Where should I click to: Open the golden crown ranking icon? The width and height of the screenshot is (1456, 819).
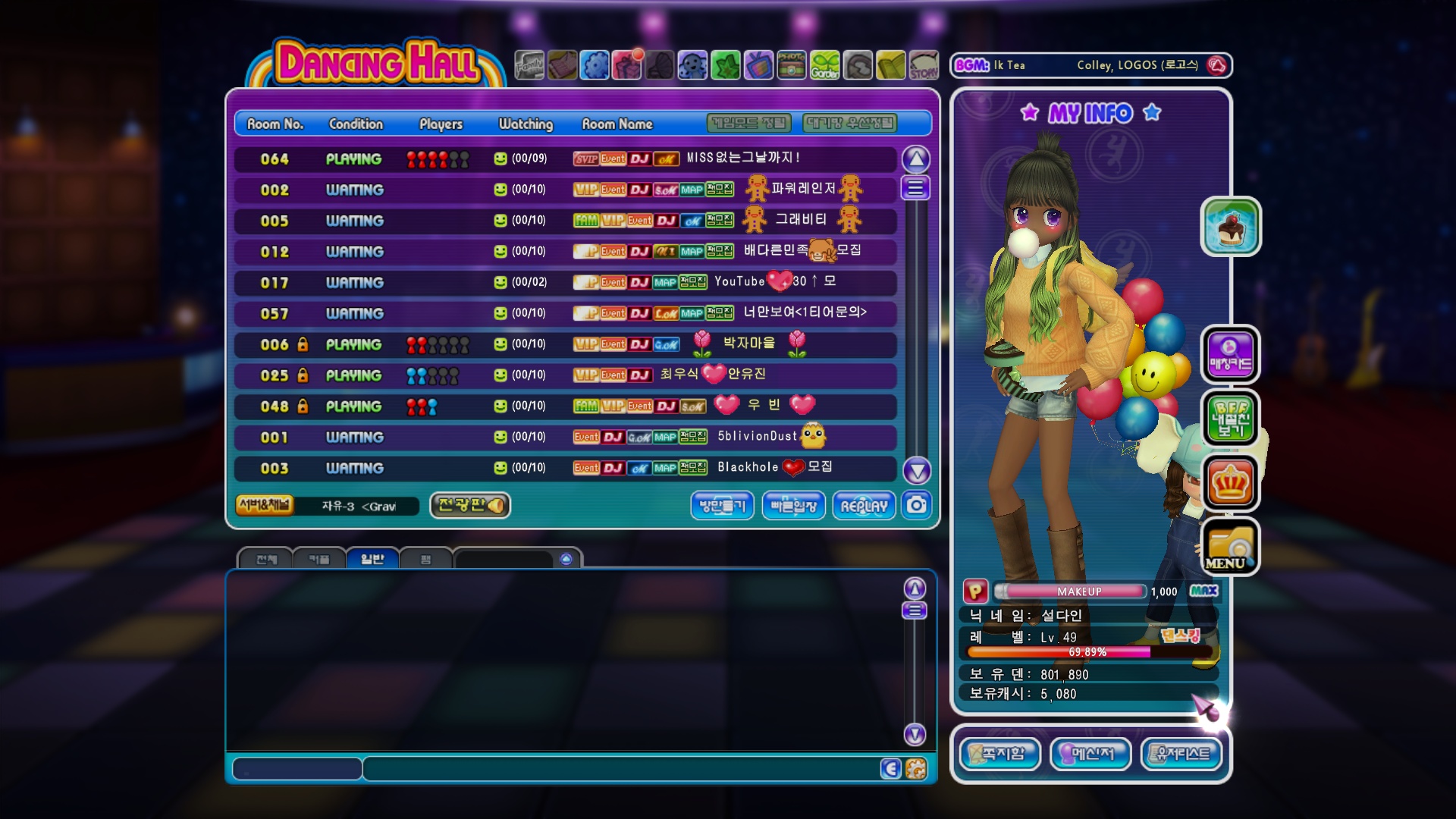coord(1229,483)
